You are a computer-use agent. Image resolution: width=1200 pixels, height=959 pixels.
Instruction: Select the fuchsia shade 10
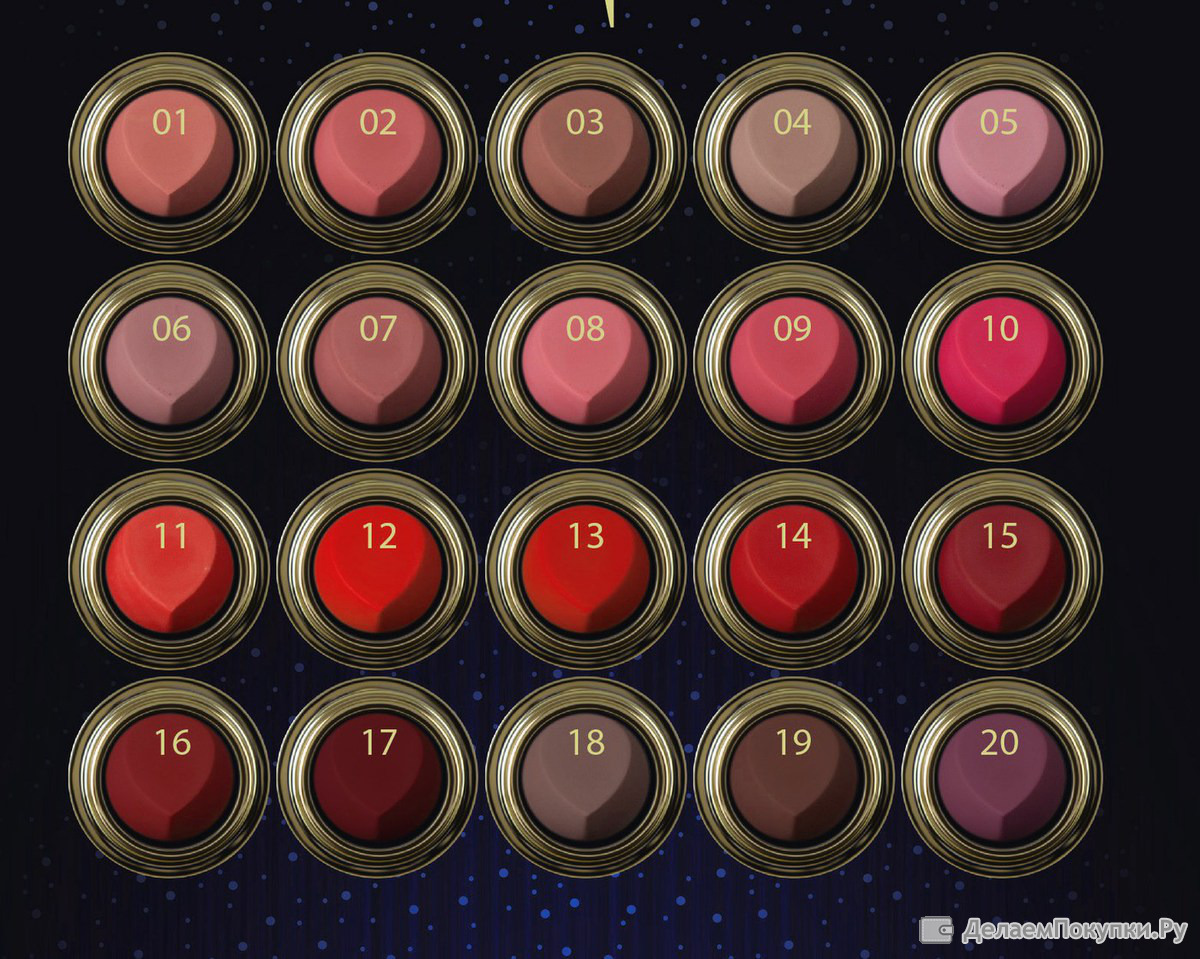1001,362
